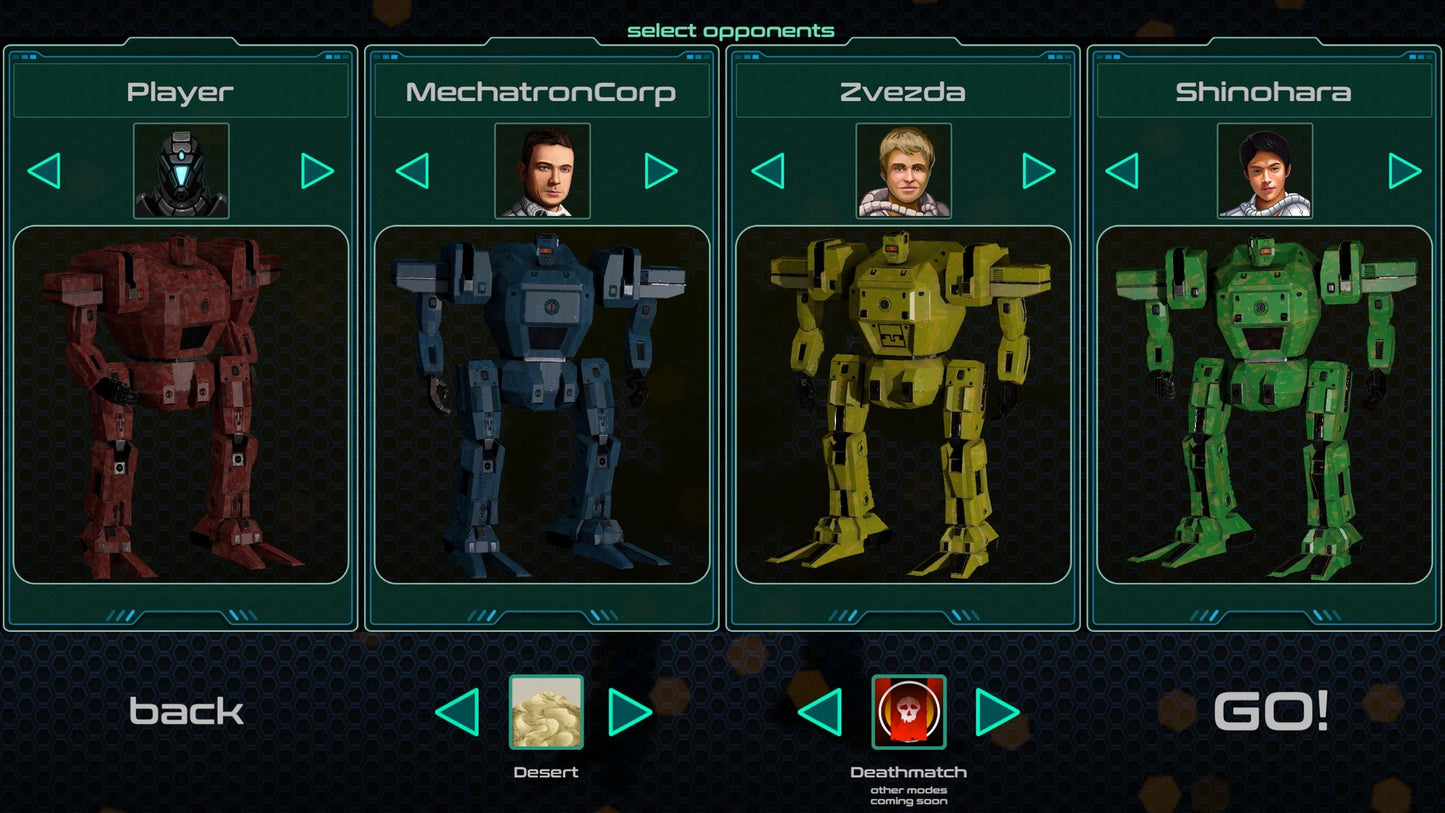This screenshot has height=813, width=1445.
Task: Select the Shinohara pilot portrait
Action: pyautogui.click(x=1264, y=169)
